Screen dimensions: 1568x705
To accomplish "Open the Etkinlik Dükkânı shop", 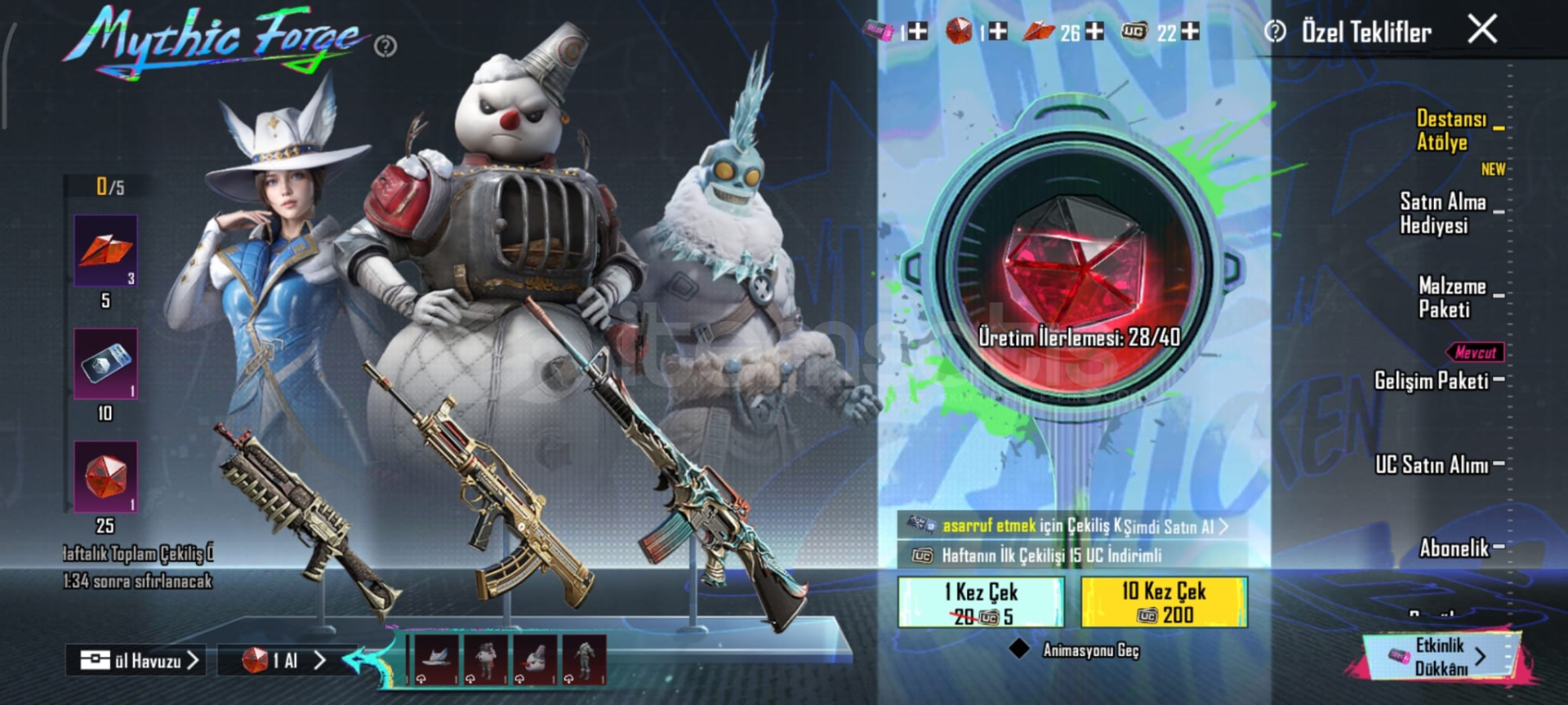I will 1441,657.
